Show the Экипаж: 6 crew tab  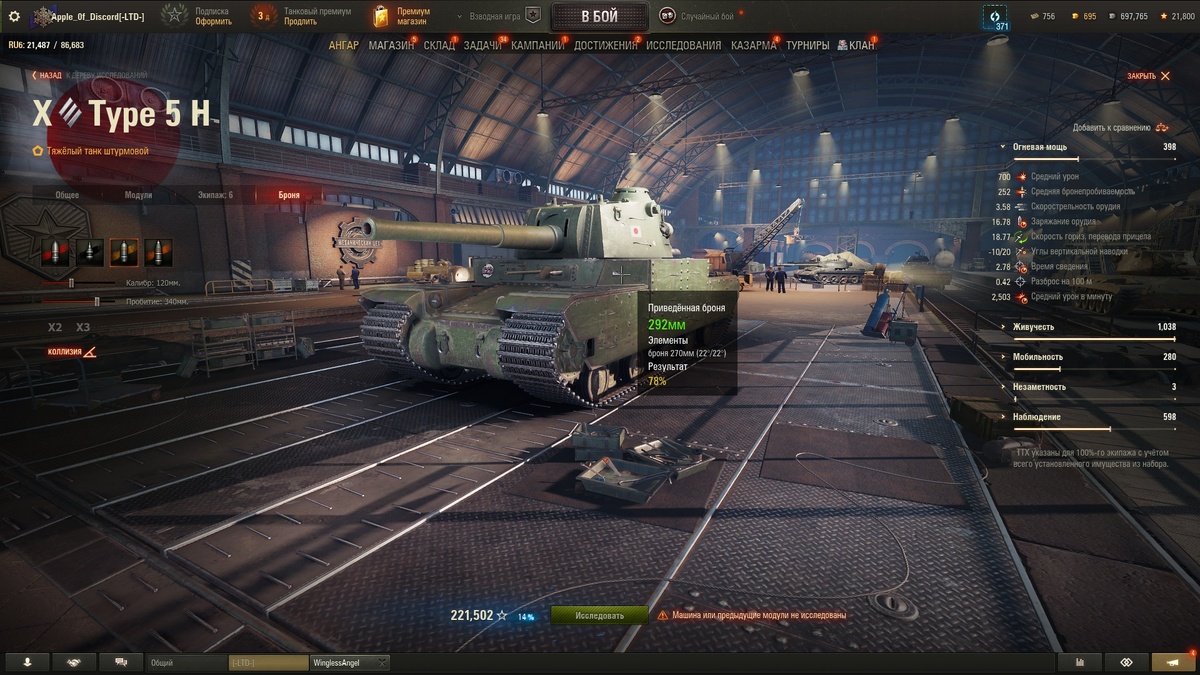point(215,195)
